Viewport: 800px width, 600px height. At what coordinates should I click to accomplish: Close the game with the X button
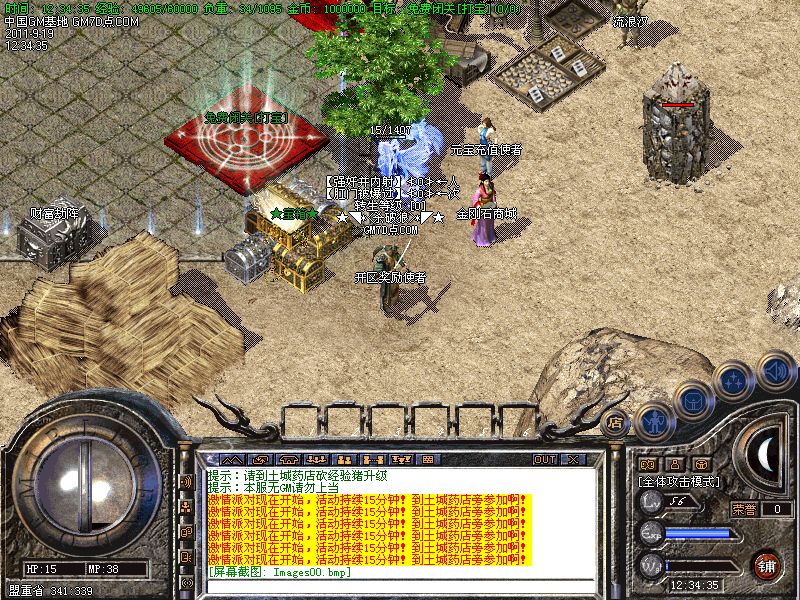click(573, 459)
